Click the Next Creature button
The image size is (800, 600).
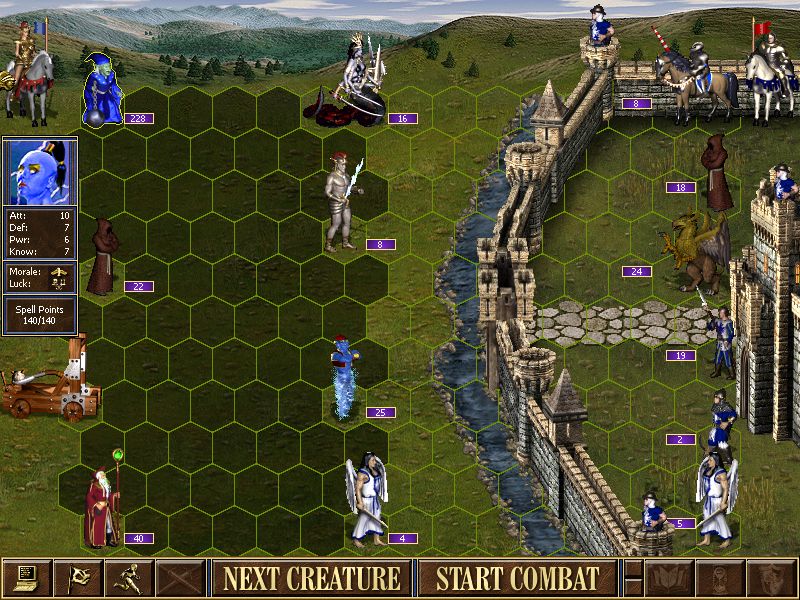311,578
